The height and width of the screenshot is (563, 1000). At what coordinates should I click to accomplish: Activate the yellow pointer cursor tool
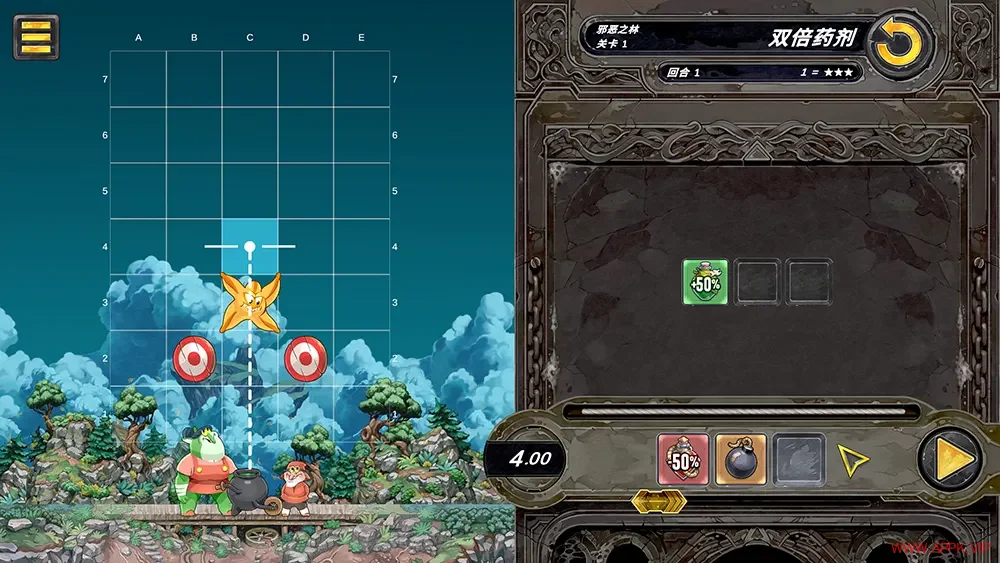853,460
